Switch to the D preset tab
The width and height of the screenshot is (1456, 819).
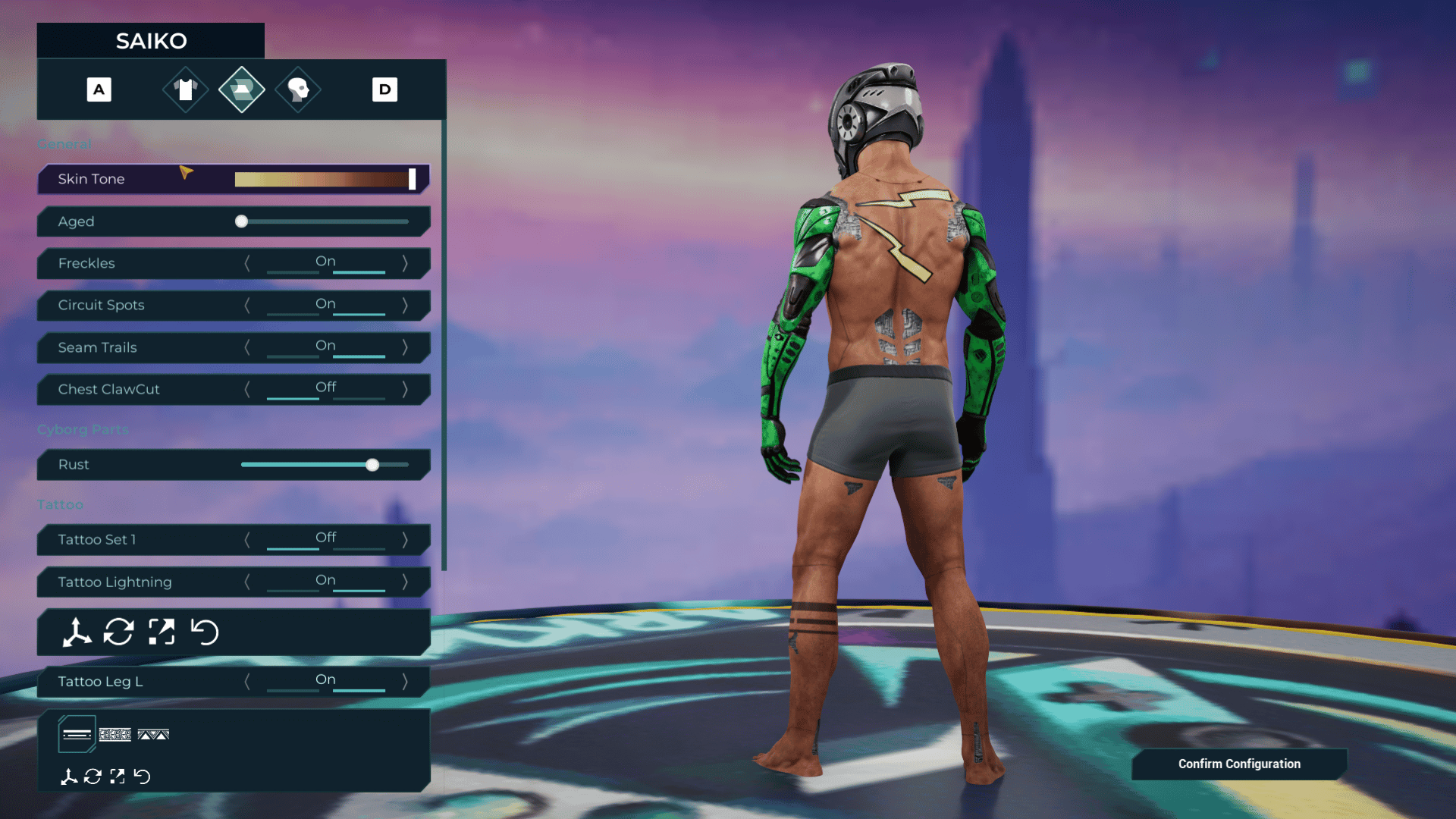tap(384, 89)
